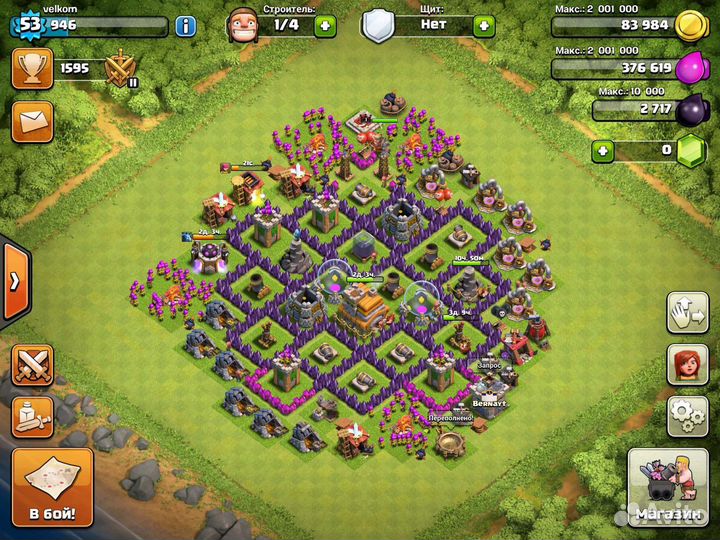Expand the orange side arrow panel
Viewport: 720px width, 540px height.
click(x=13, y=281)
